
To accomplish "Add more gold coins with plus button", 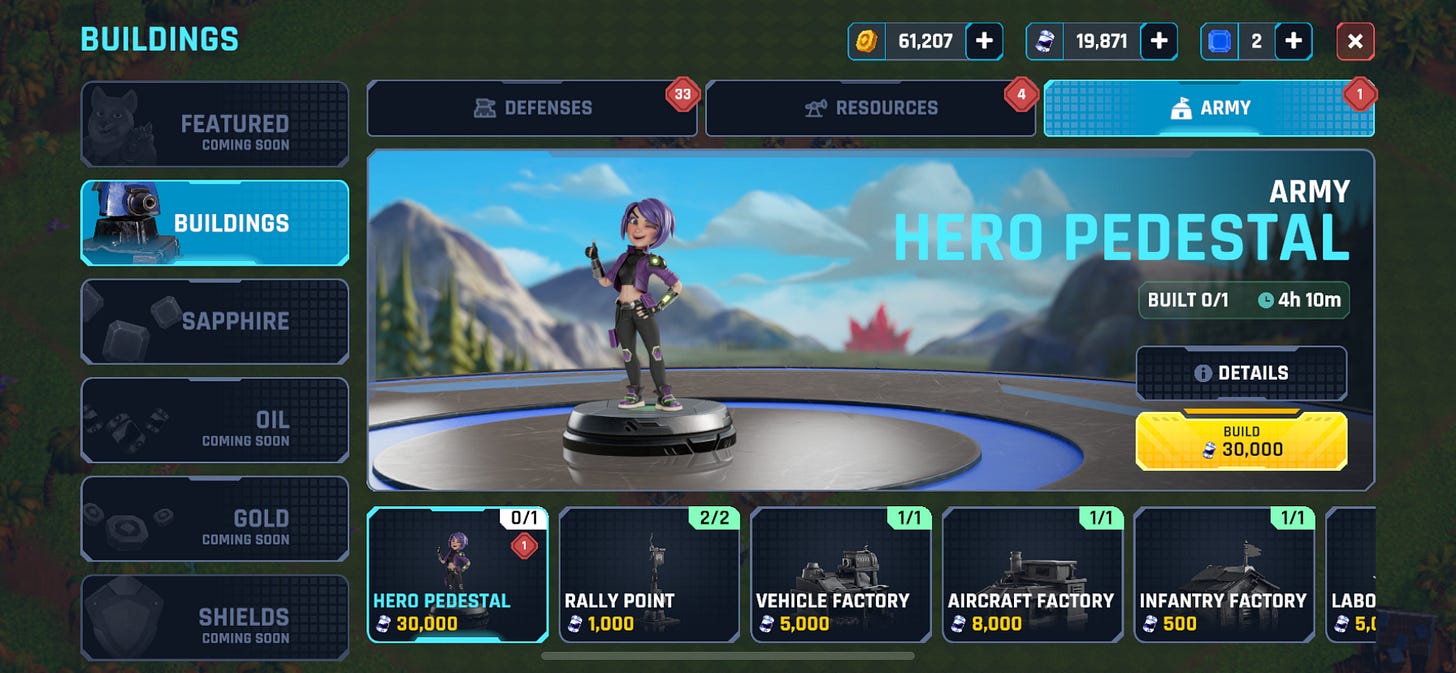I will pos(984,41).
